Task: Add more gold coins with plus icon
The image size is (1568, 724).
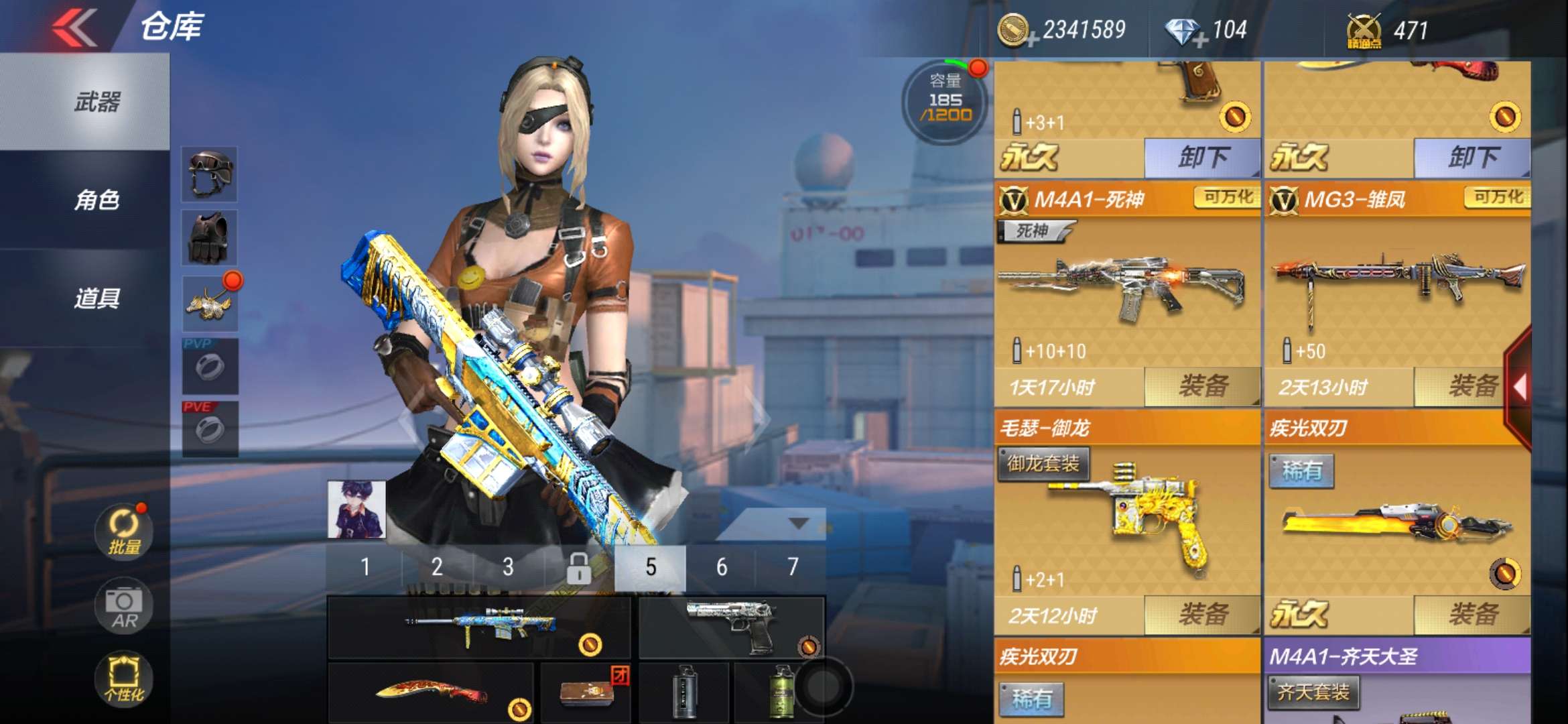Action: tap(1032, 42)
